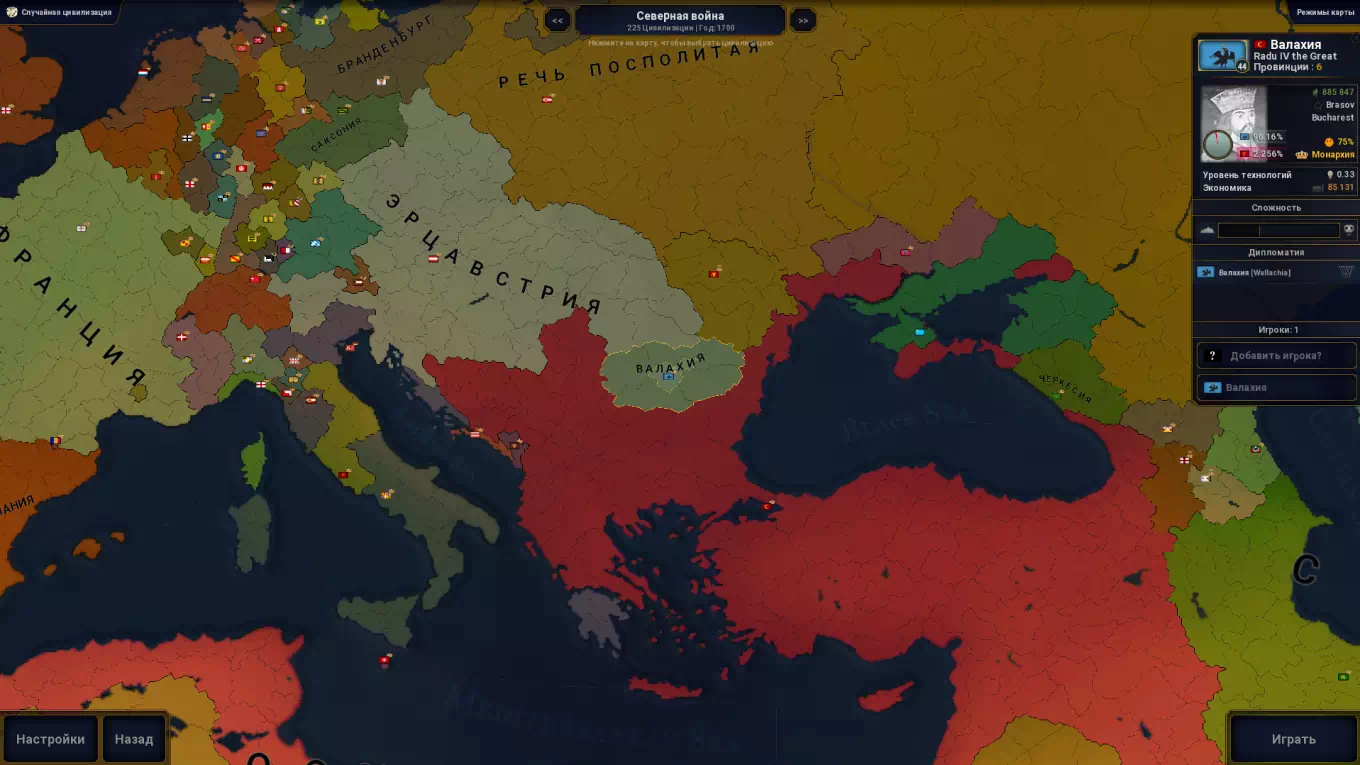Start the game with the Играть button
This screenshot has height=765, width=1360.
1293,739
